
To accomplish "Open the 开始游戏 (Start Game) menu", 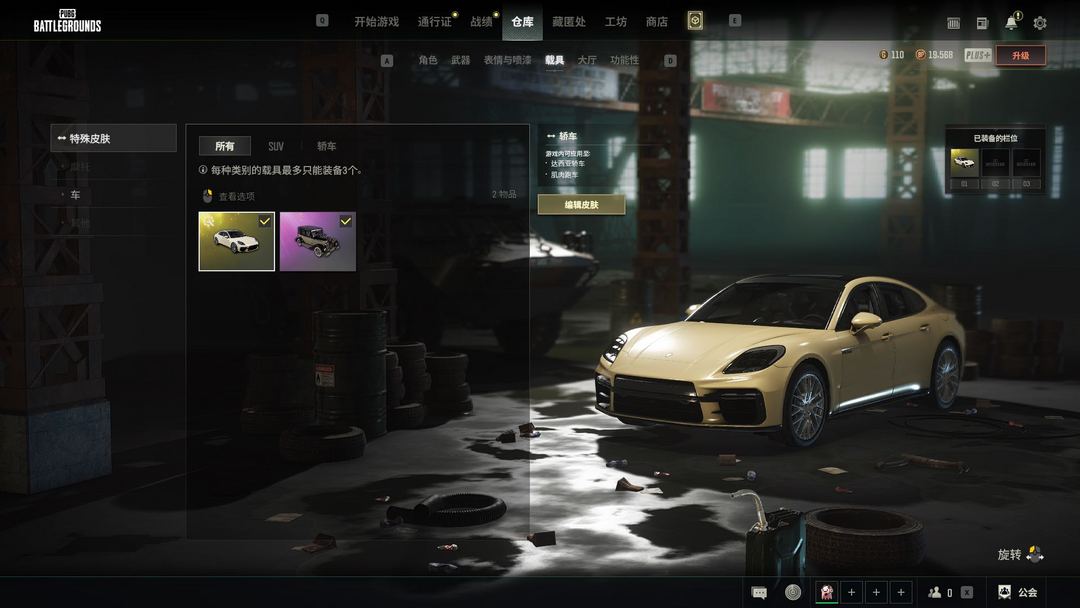I will (x=376, y=22).
